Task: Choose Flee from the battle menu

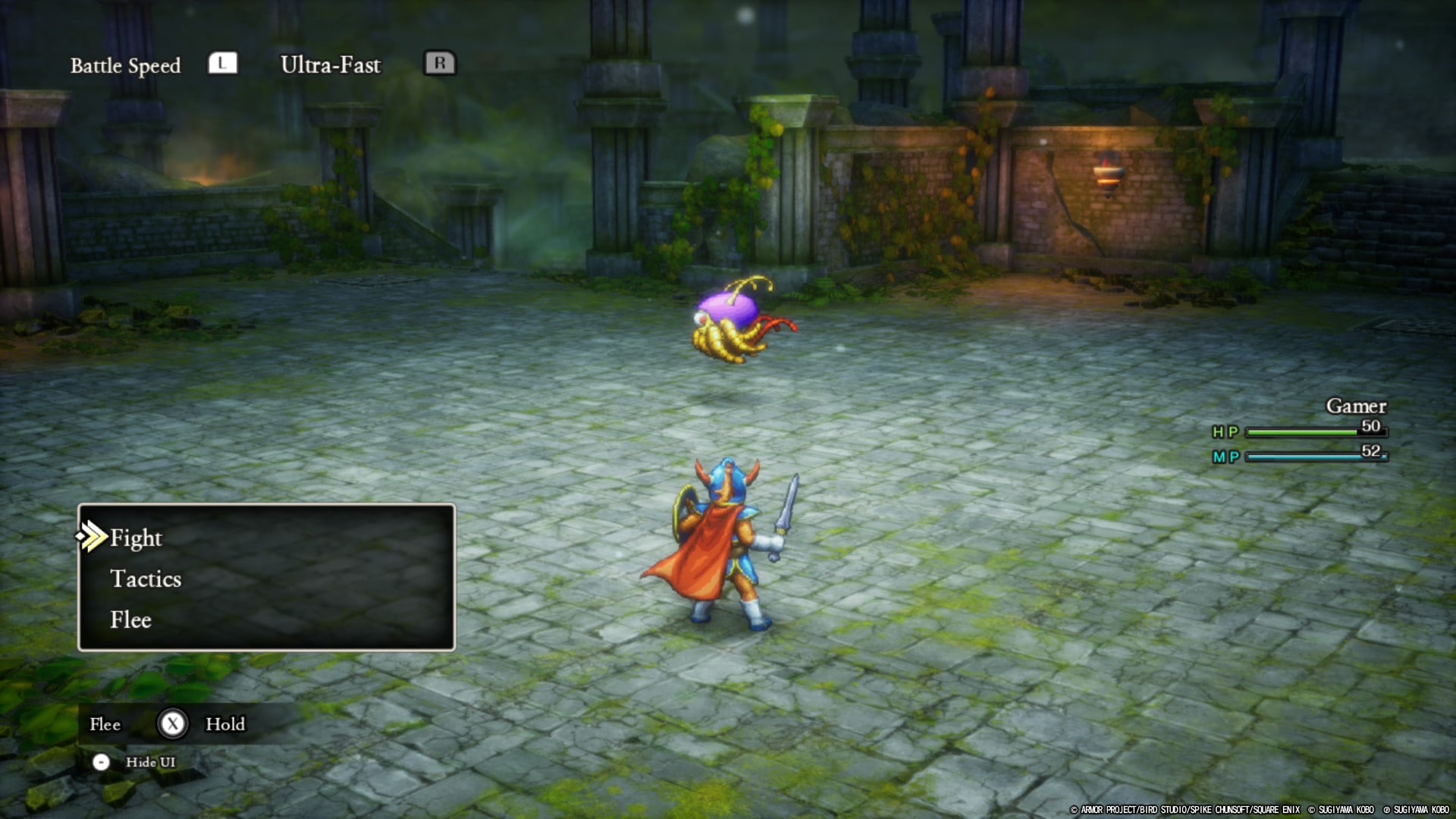Action: 130,620
